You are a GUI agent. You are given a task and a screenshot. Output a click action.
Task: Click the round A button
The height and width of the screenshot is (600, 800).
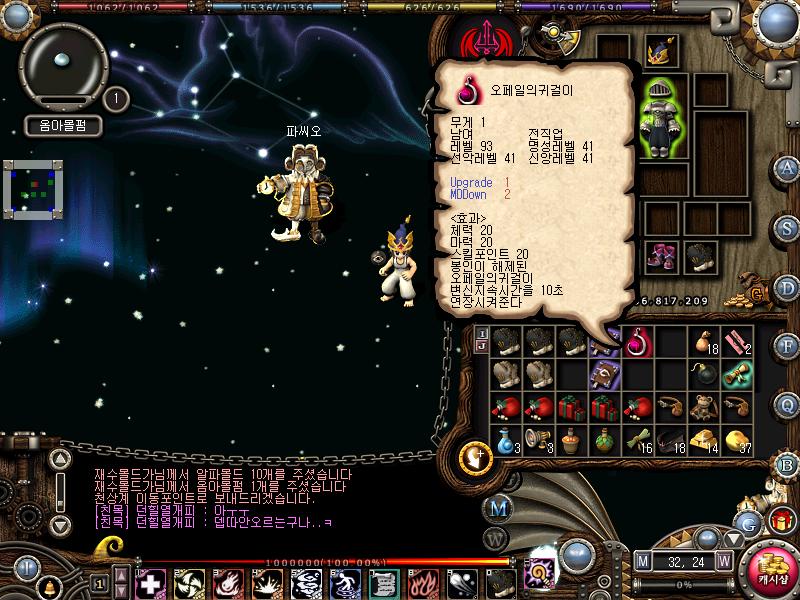pyautogui.click(x=788, y=167)
